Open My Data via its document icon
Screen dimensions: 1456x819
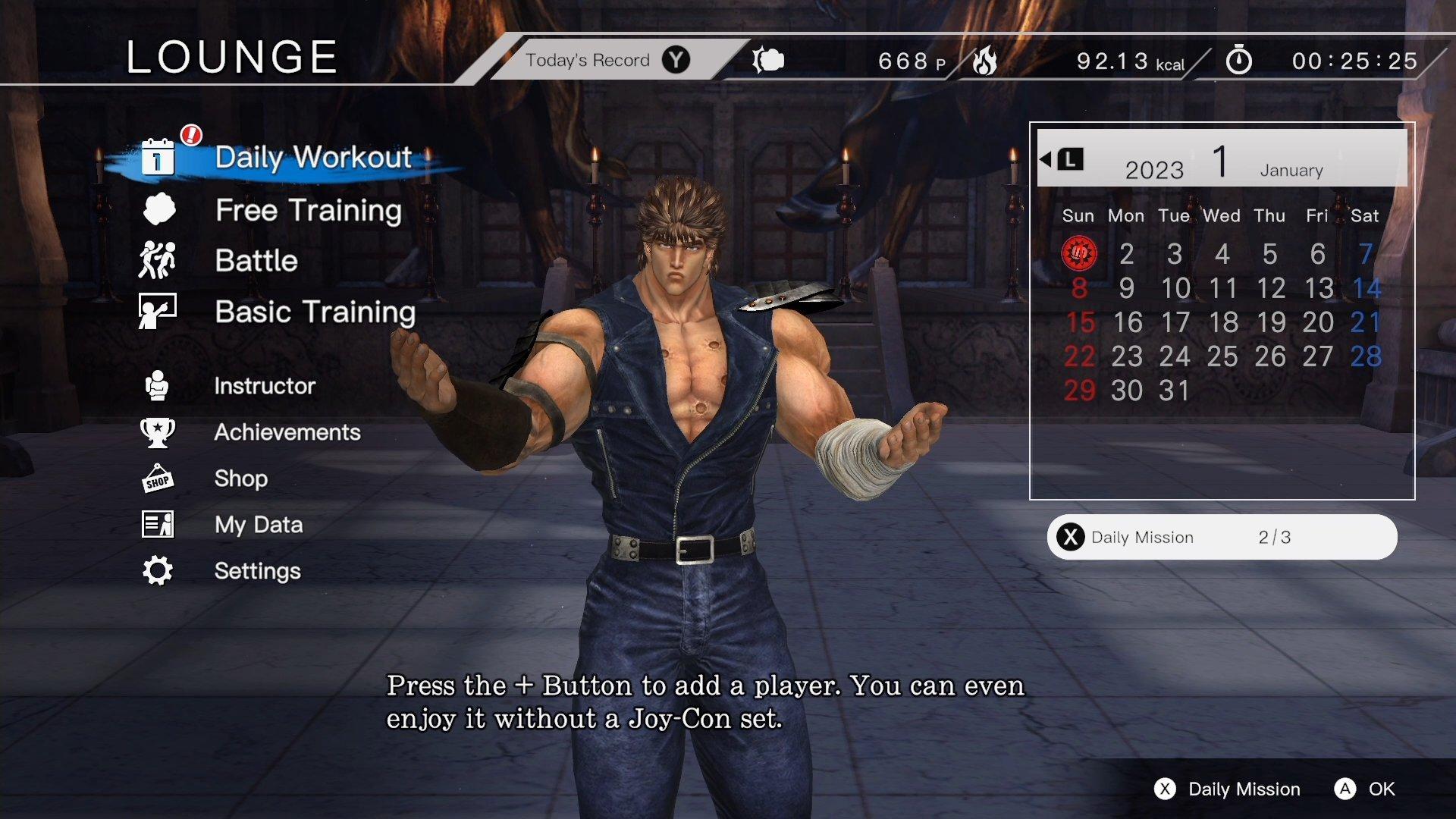tap(157, 524)
